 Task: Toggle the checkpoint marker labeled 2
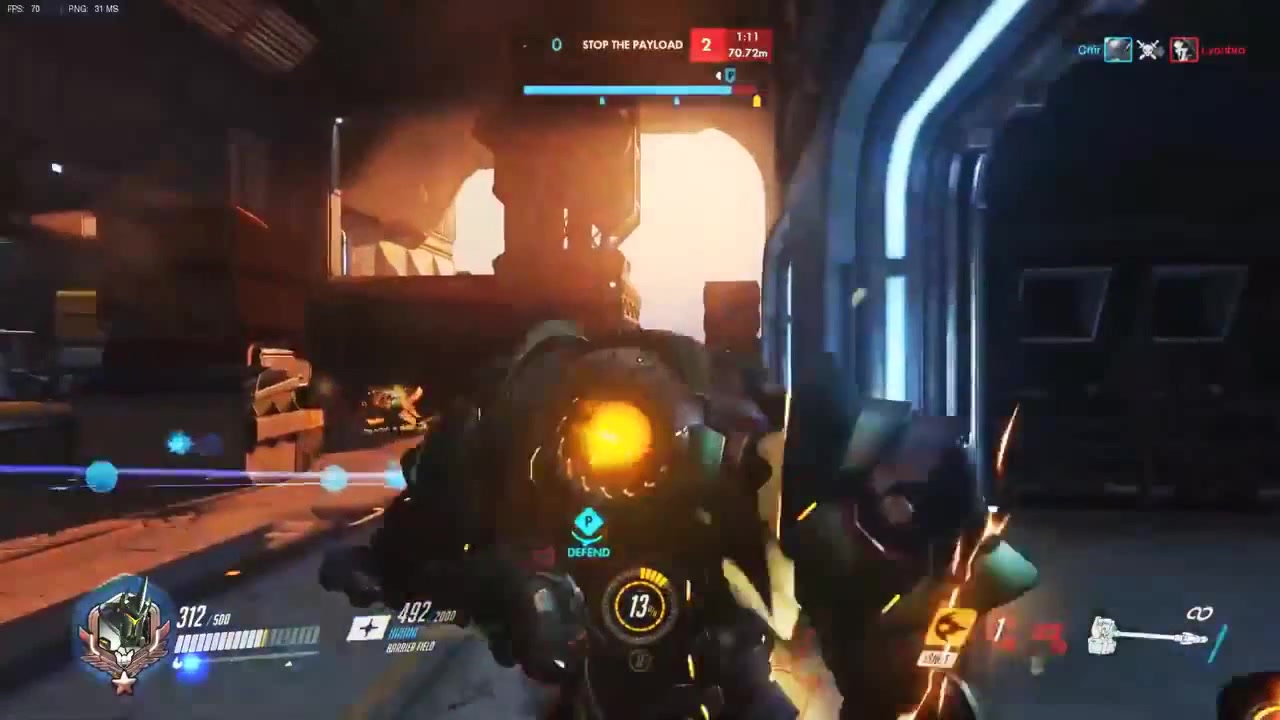click(706, 45)
